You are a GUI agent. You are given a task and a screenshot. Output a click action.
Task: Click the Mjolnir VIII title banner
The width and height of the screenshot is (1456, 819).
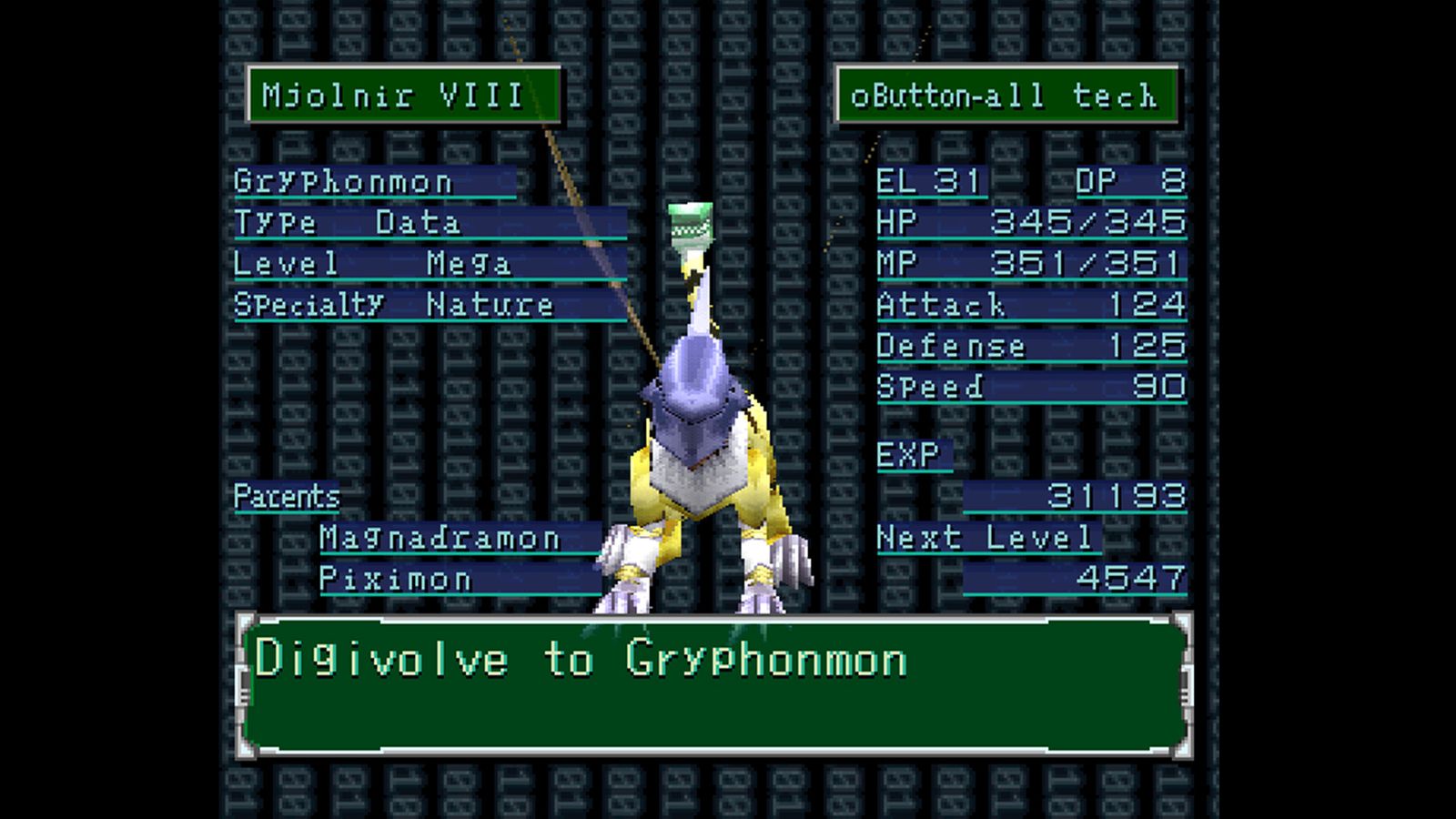pyautogui.click(x=400, y=94)
